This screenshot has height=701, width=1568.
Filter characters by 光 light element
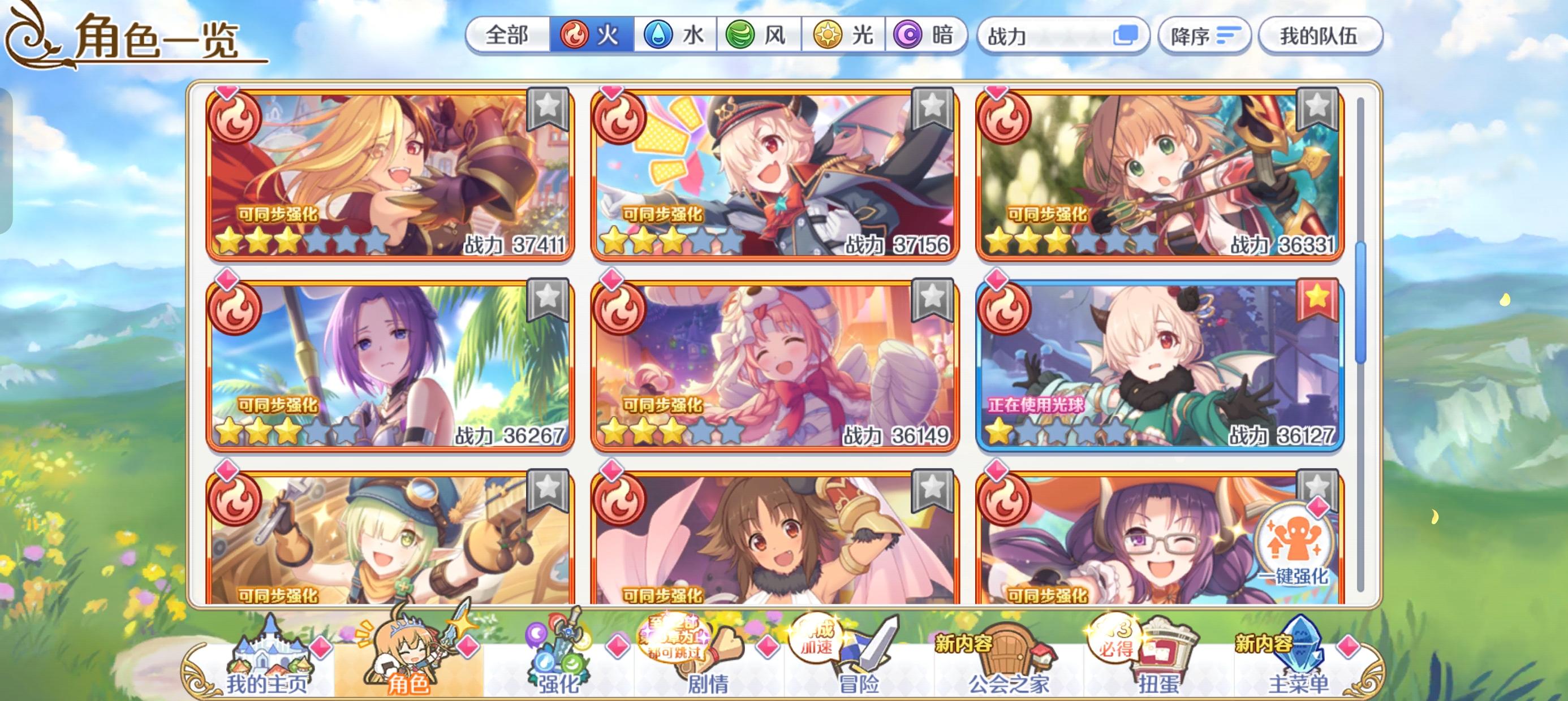coord(846,37)
